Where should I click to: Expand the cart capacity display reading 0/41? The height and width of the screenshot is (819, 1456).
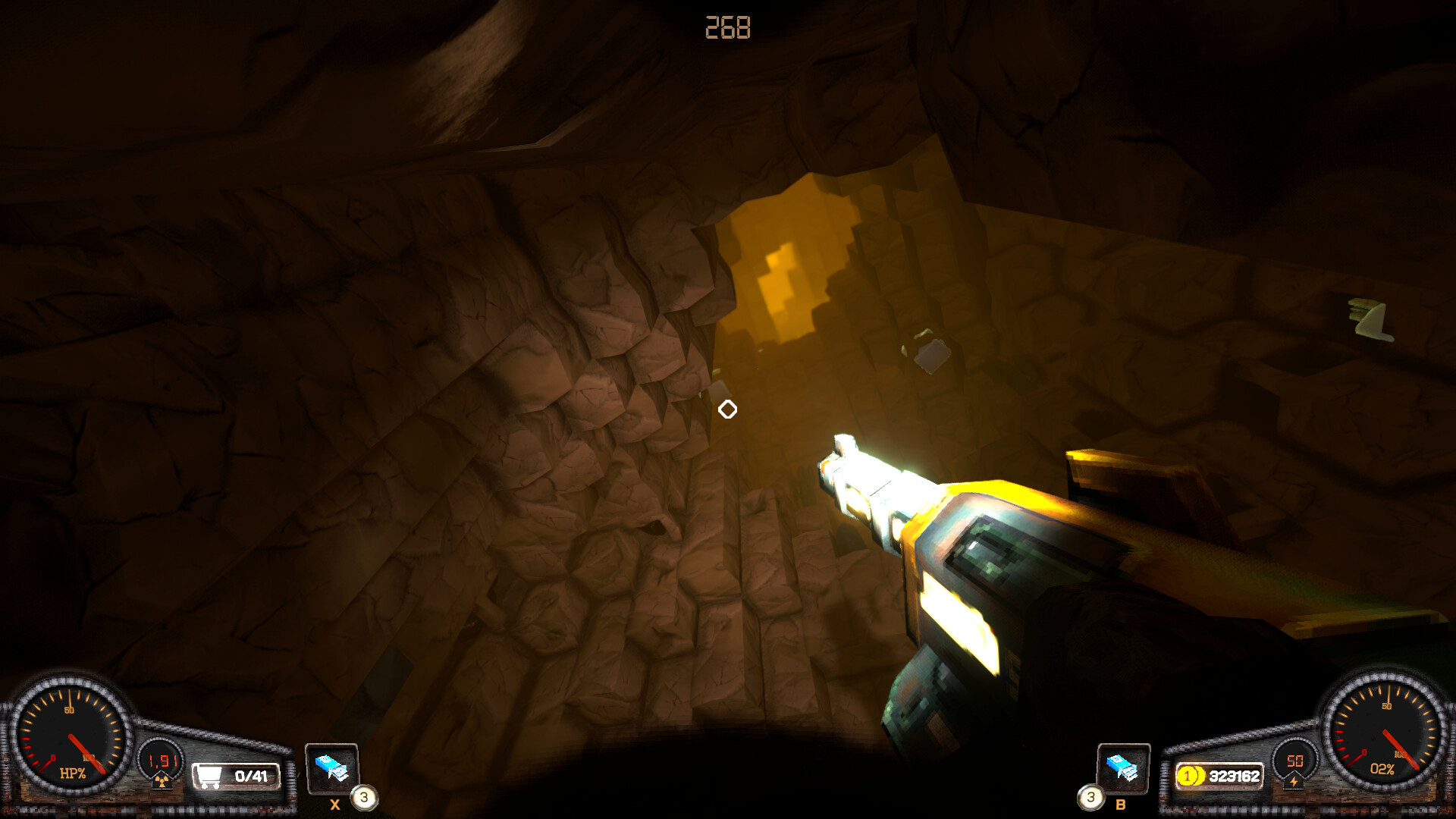(x=250, y=775)
